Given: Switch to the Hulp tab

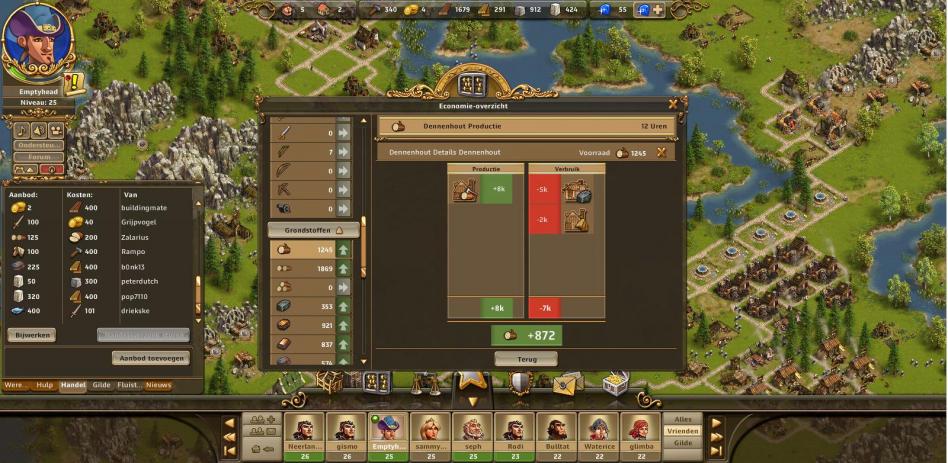Looking at the screenshot, I should point(45,384).
